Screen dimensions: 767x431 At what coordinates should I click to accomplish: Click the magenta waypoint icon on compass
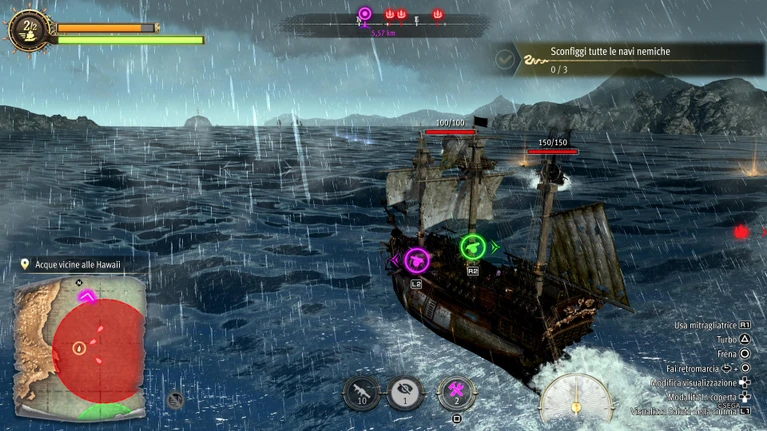[364, 15]
